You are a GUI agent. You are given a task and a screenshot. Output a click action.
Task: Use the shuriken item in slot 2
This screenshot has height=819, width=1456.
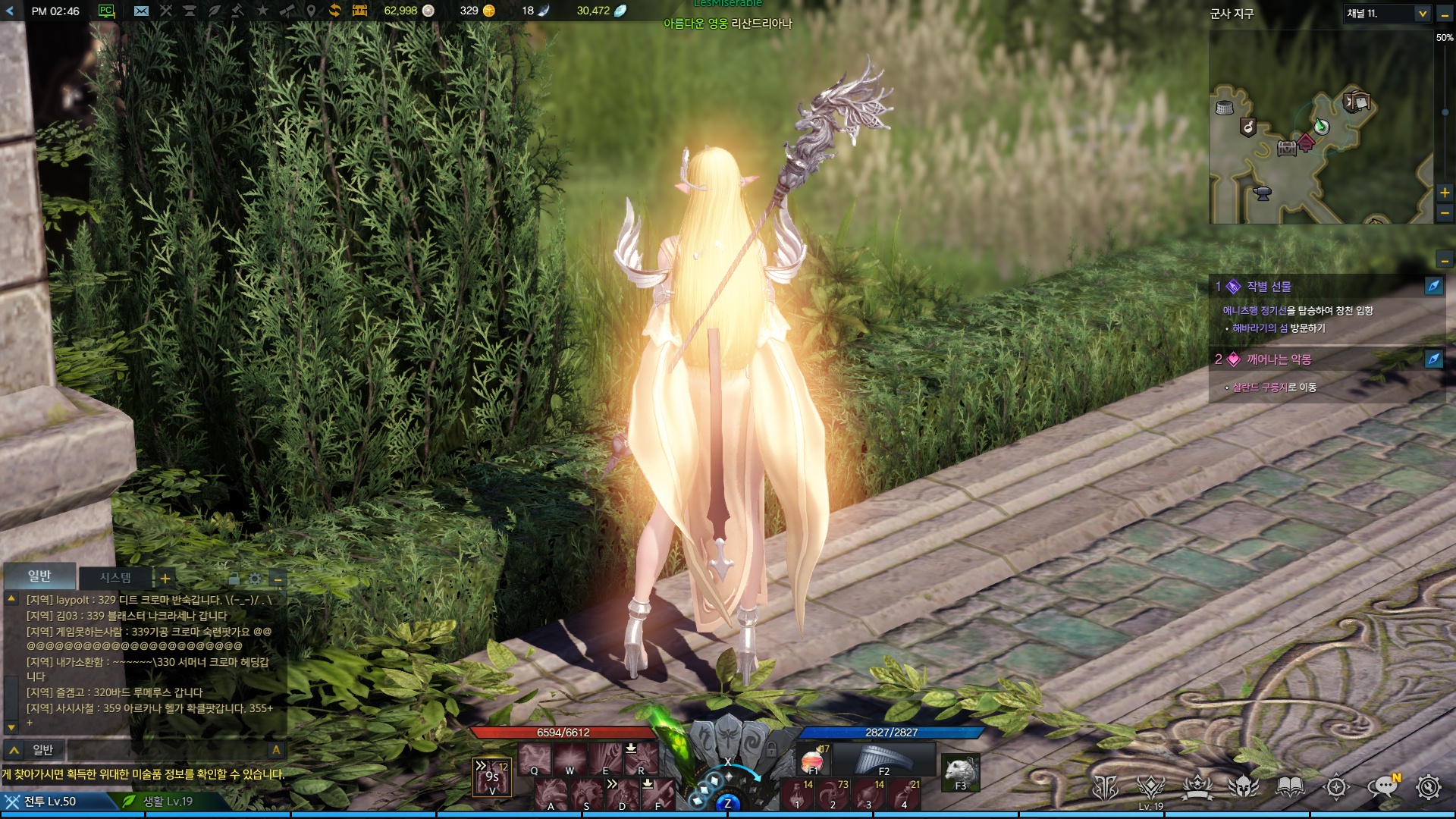tap(833, 795)
